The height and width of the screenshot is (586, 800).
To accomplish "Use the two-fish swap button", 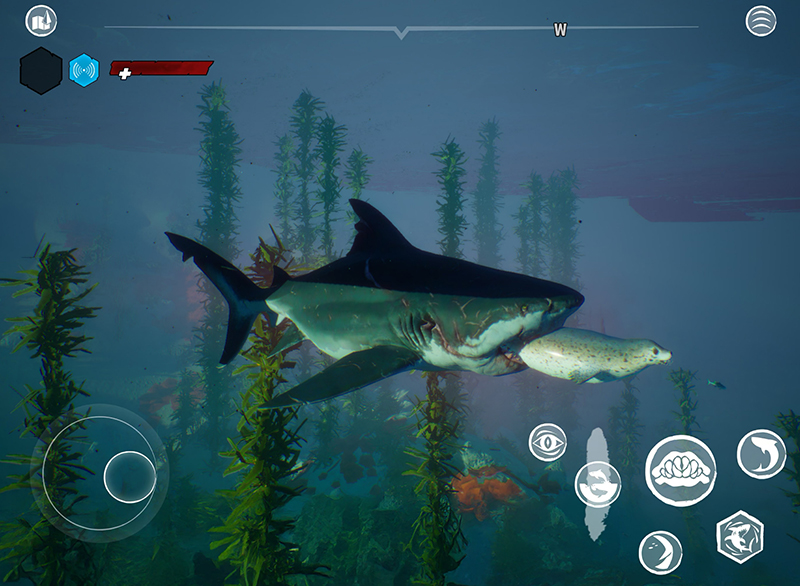I will [598, 484].
